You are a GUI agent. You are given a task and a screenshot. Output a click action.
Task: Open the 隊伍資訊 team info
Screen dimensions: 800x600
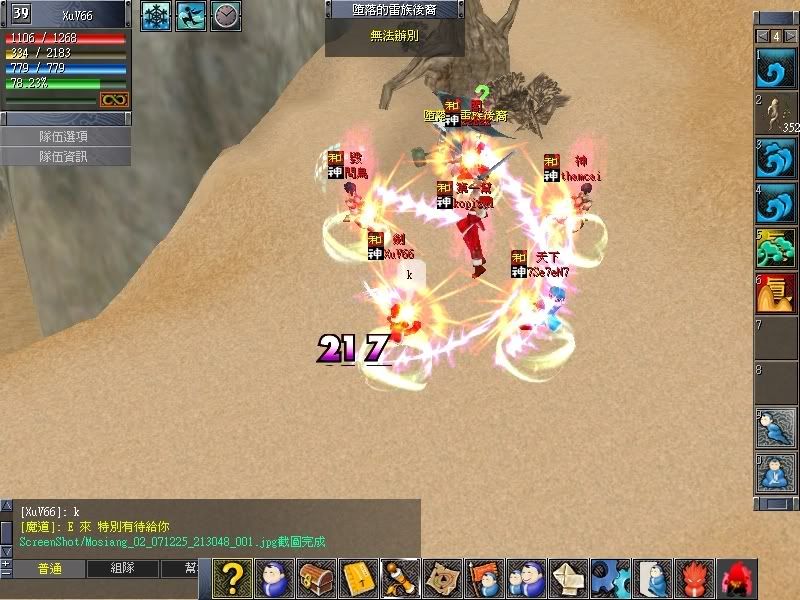(x=65, y=156)
